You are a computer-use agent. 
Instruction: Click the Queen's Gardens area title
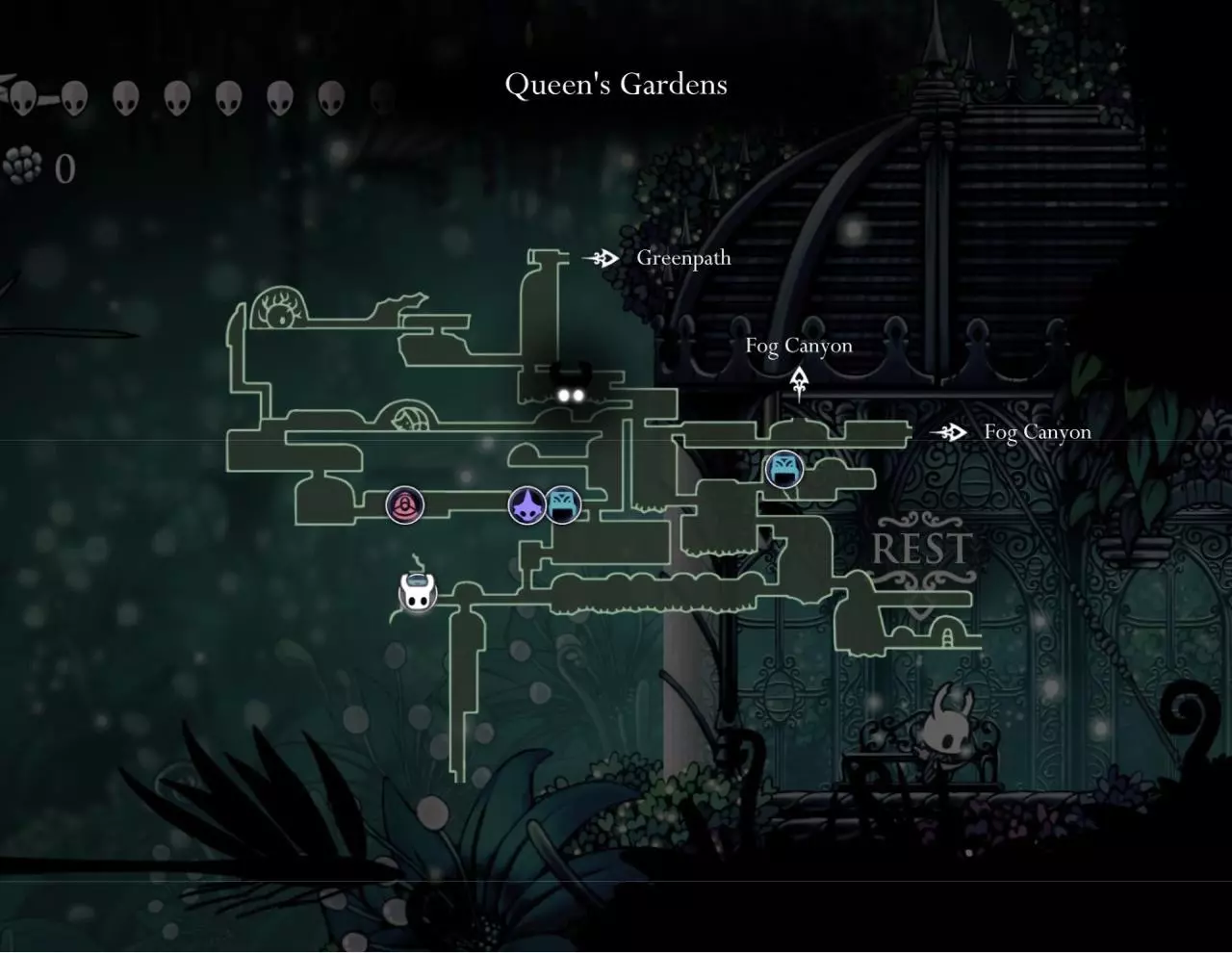pos(616,85)
